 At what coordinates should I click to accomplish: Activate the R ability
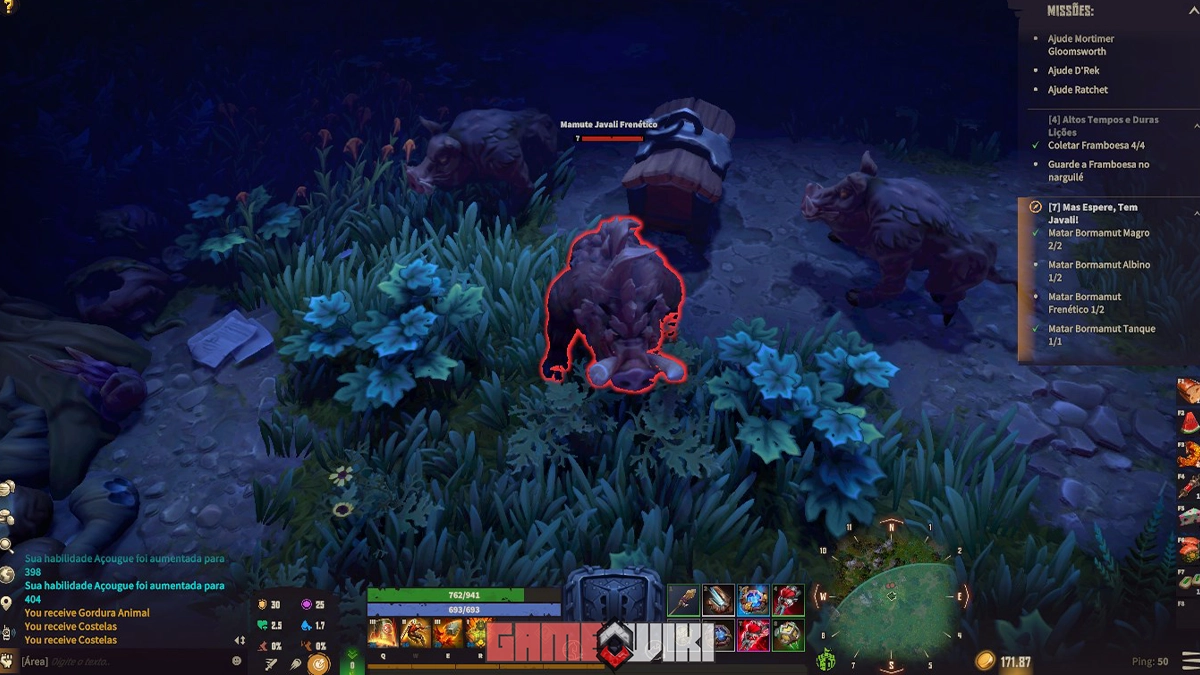pyautogui.click(x=478, y=633)
